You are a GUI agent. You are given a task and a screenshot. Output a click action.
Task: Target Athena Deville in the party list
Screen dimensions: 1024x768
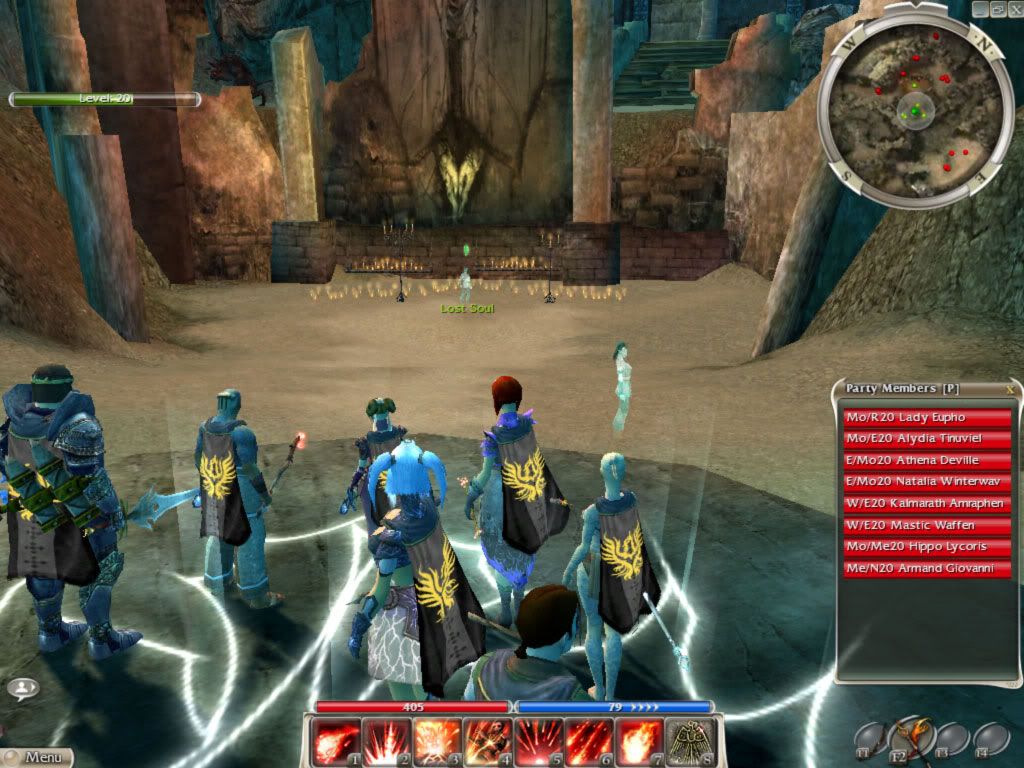[x=927, y=461]
